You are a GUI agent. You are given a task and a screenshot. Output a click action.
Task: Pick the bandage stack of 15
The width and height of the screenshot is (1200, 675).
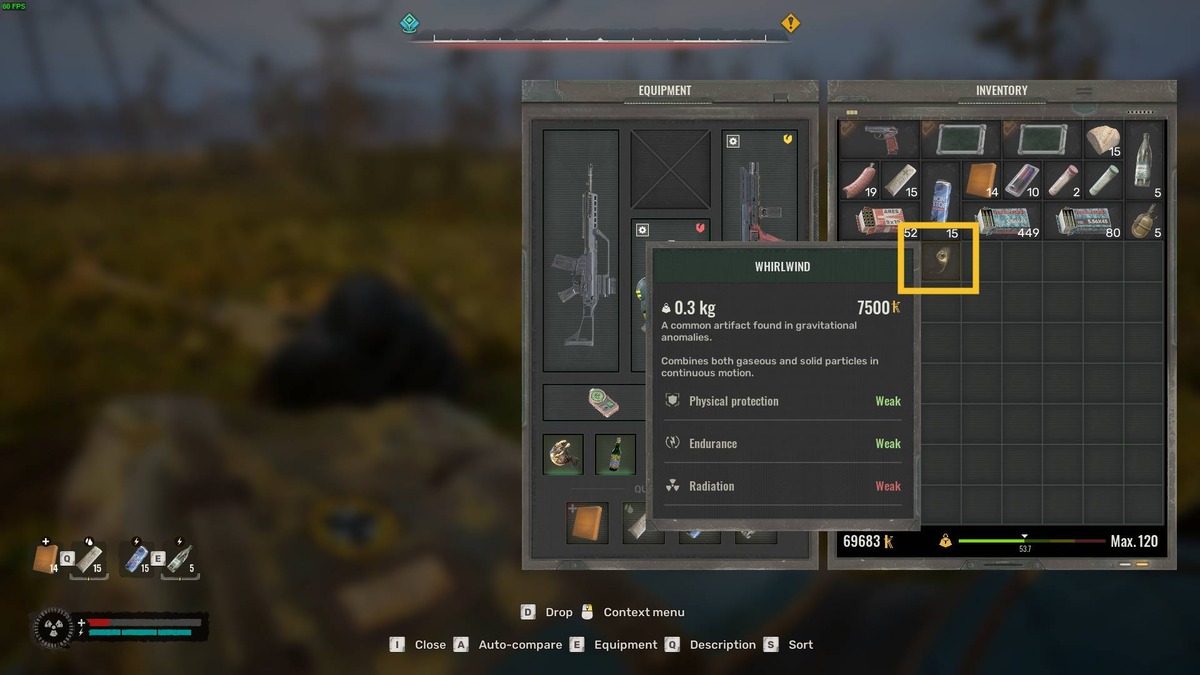900,181
